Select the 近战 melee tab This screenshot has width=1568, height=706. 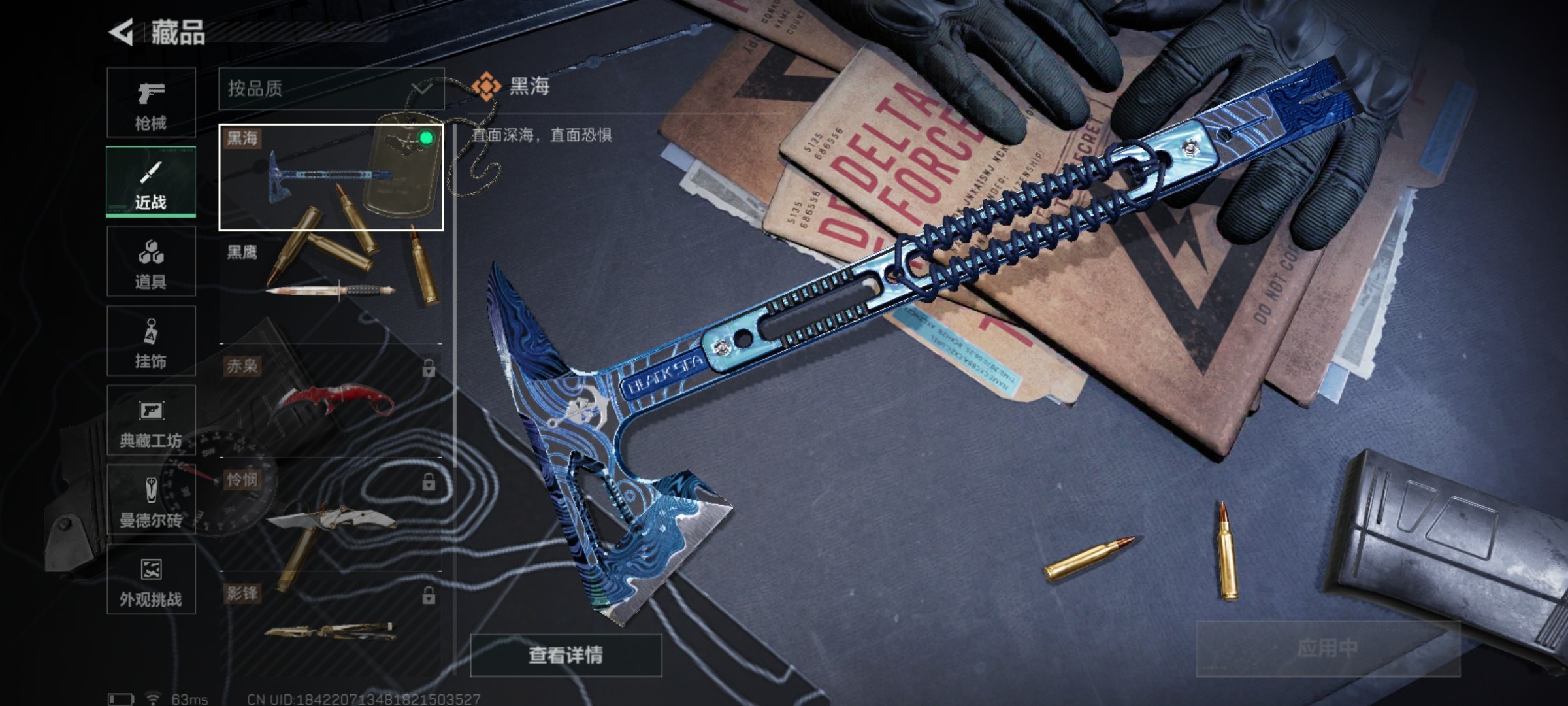click(151, 182)
